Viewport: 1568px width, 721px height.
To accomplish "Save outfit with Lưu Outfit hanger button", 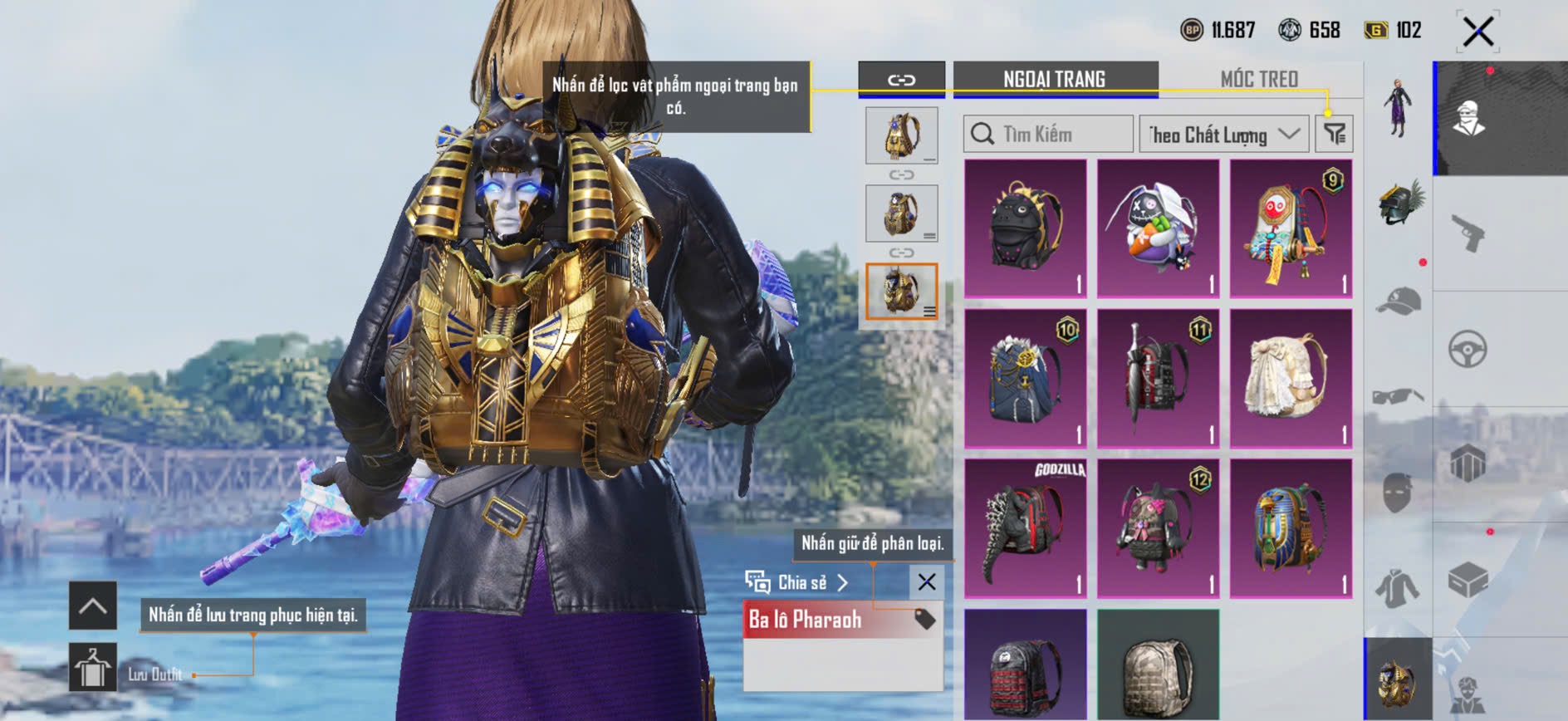I will (92, 667).
